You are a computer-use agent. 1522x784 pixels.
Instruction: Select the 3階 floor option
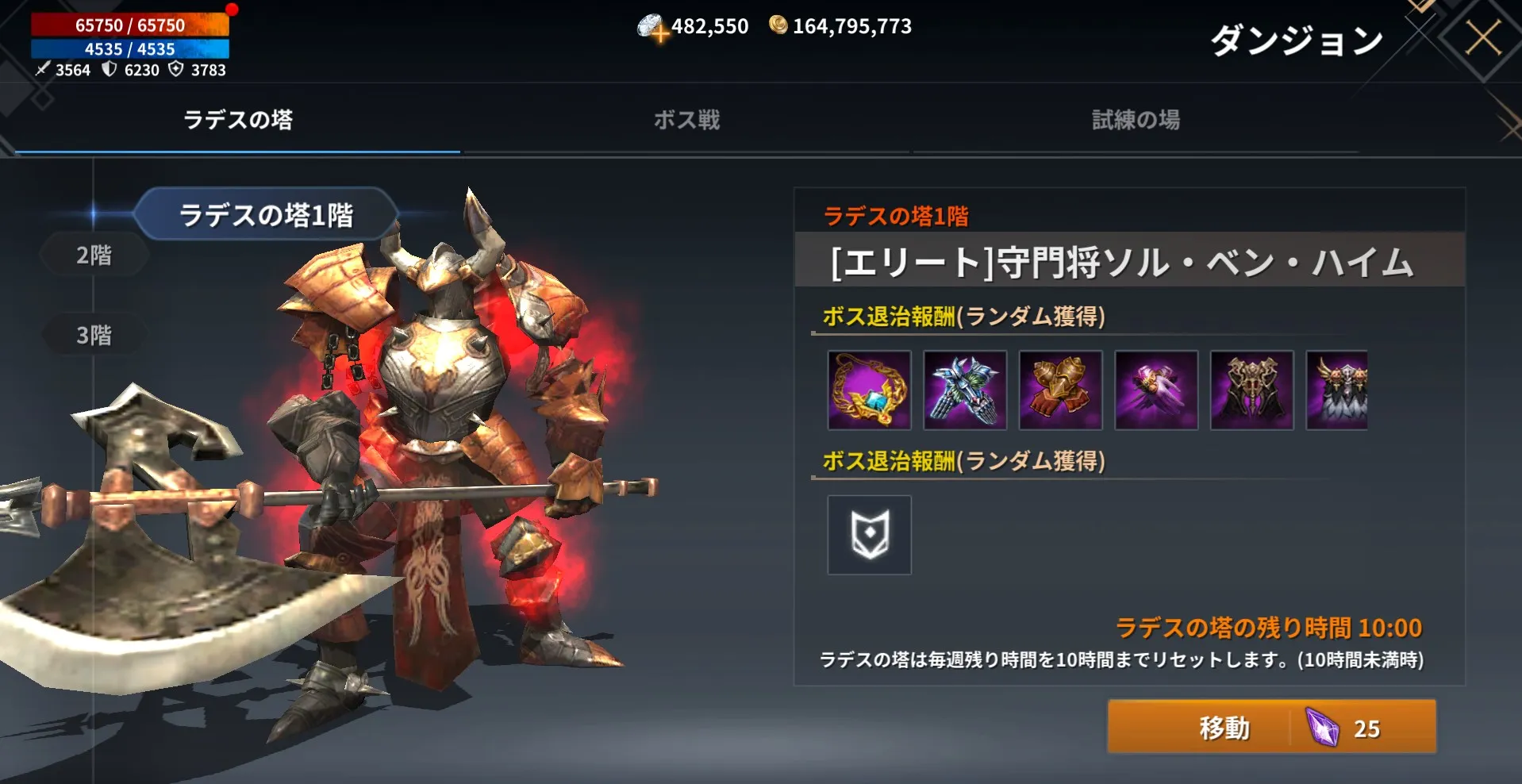(x=93, y=334)
